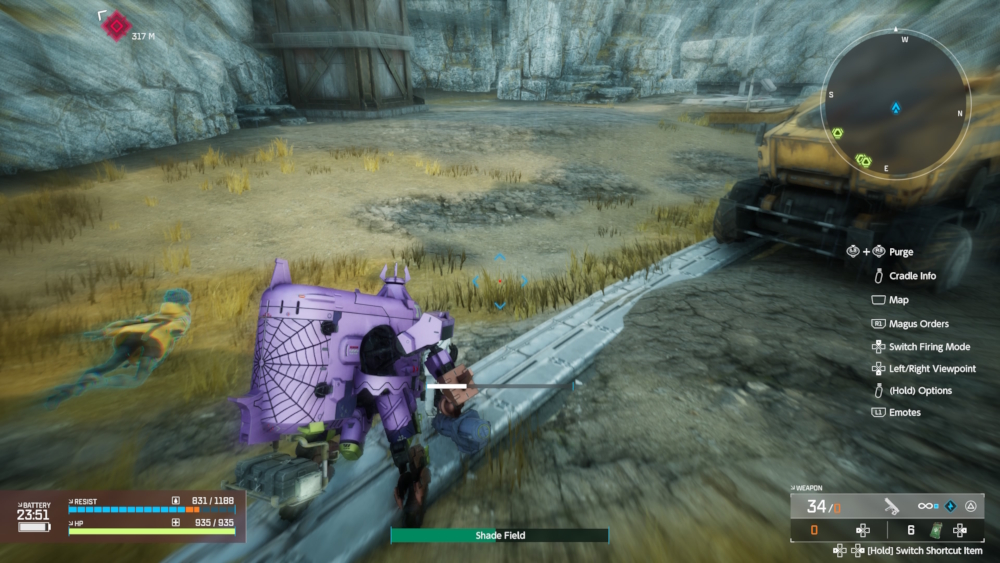Click the blue lightning bolt weapon attribute icon
Screen dimensions: 1000x563
click(950, 506)
